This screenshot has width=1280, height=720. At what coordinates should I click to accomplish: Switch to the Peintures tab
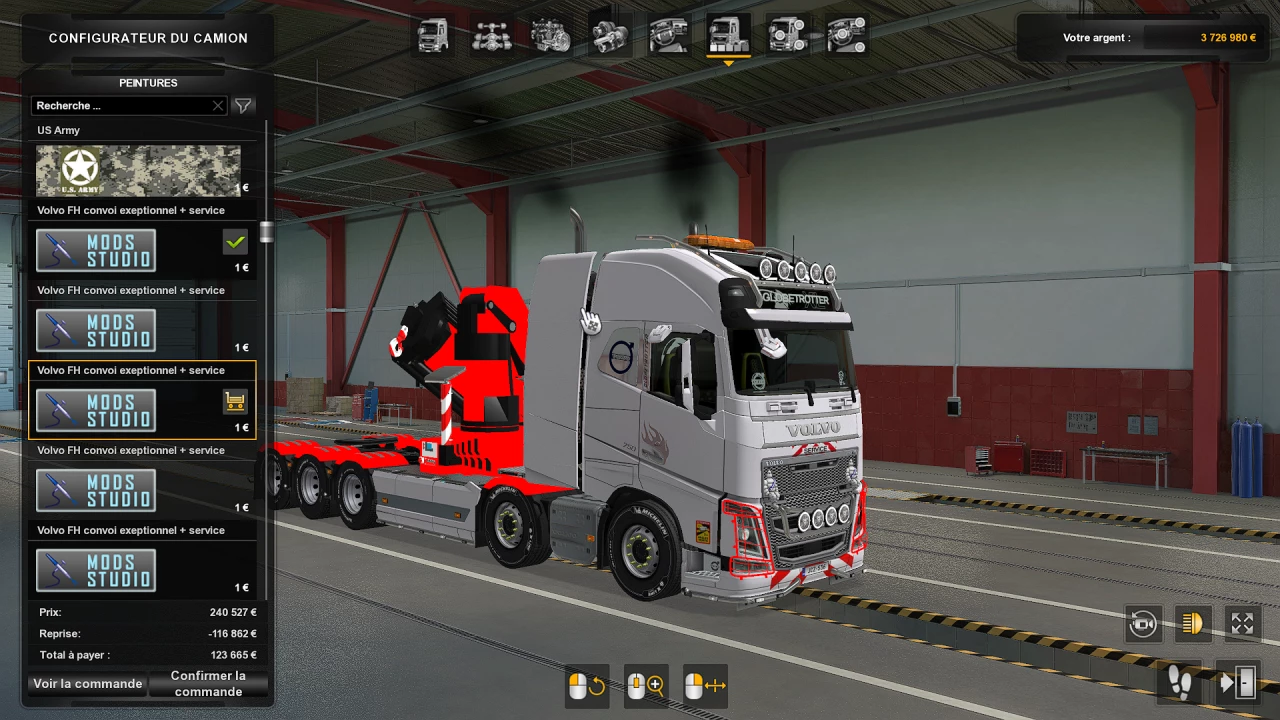[x=148, y=83]
